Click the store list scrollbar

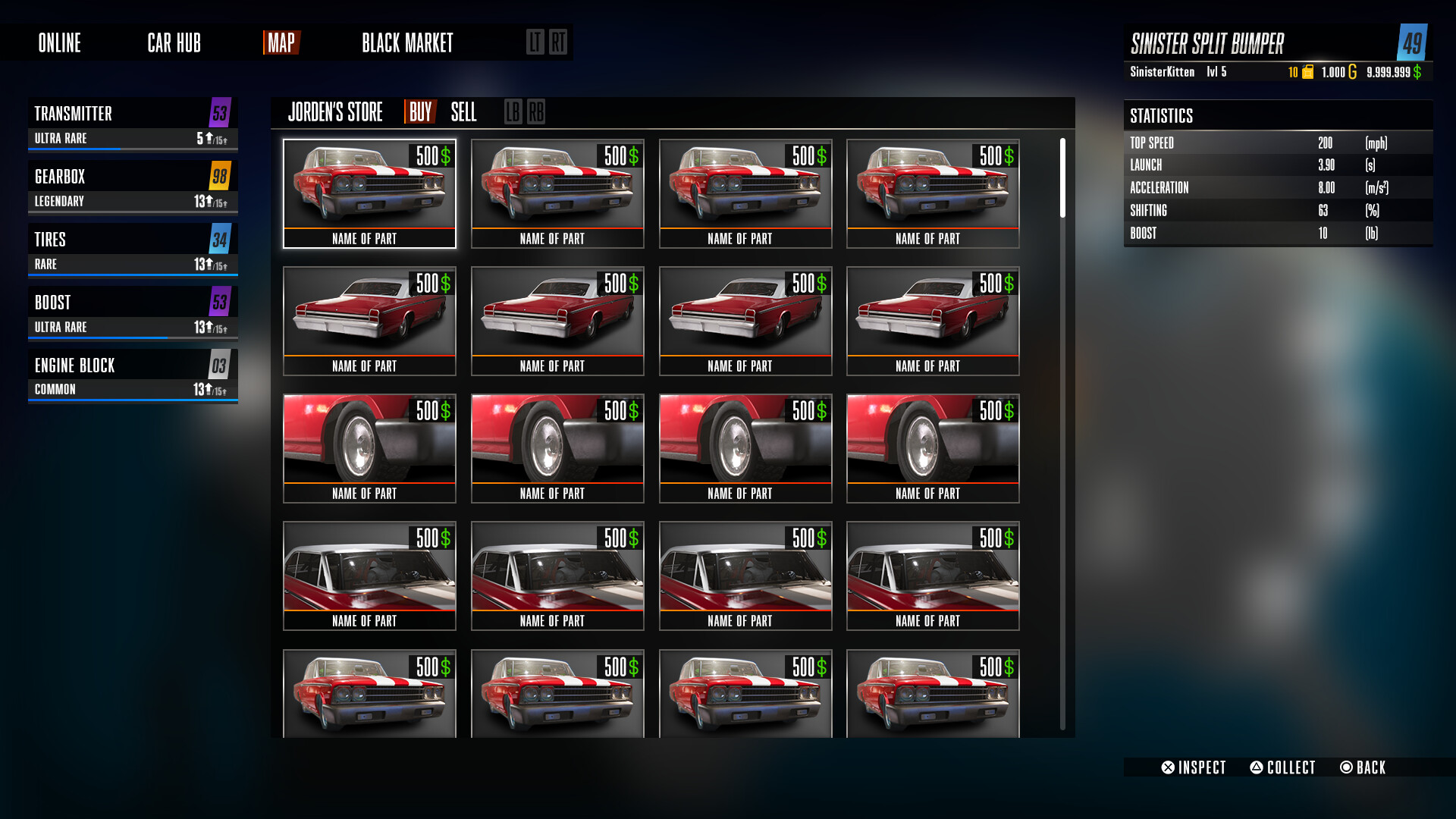pyautogui.click(x=1062, y=178)
